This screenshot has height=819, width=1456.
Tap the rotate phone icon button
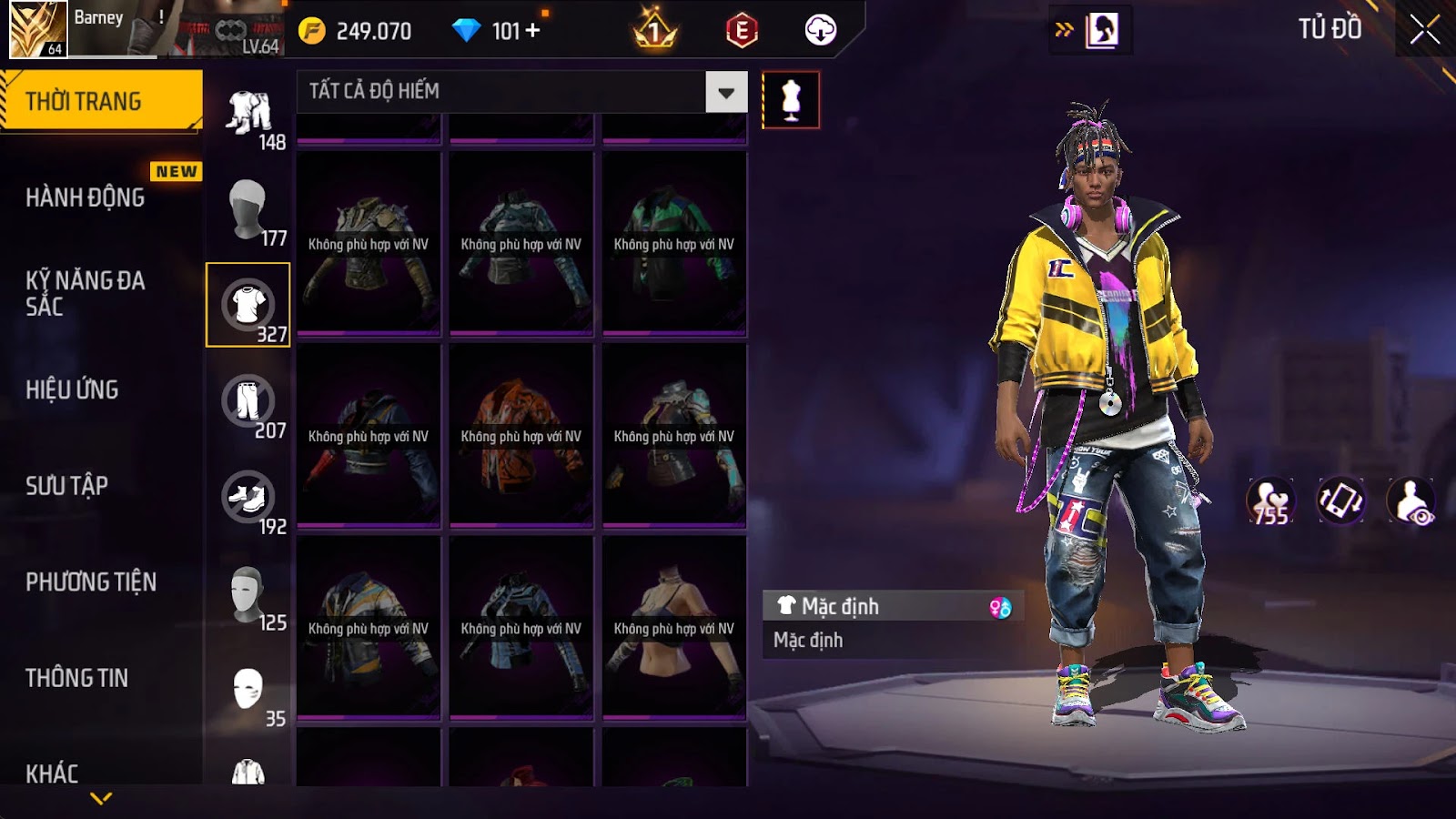(x=1341, y=501)
